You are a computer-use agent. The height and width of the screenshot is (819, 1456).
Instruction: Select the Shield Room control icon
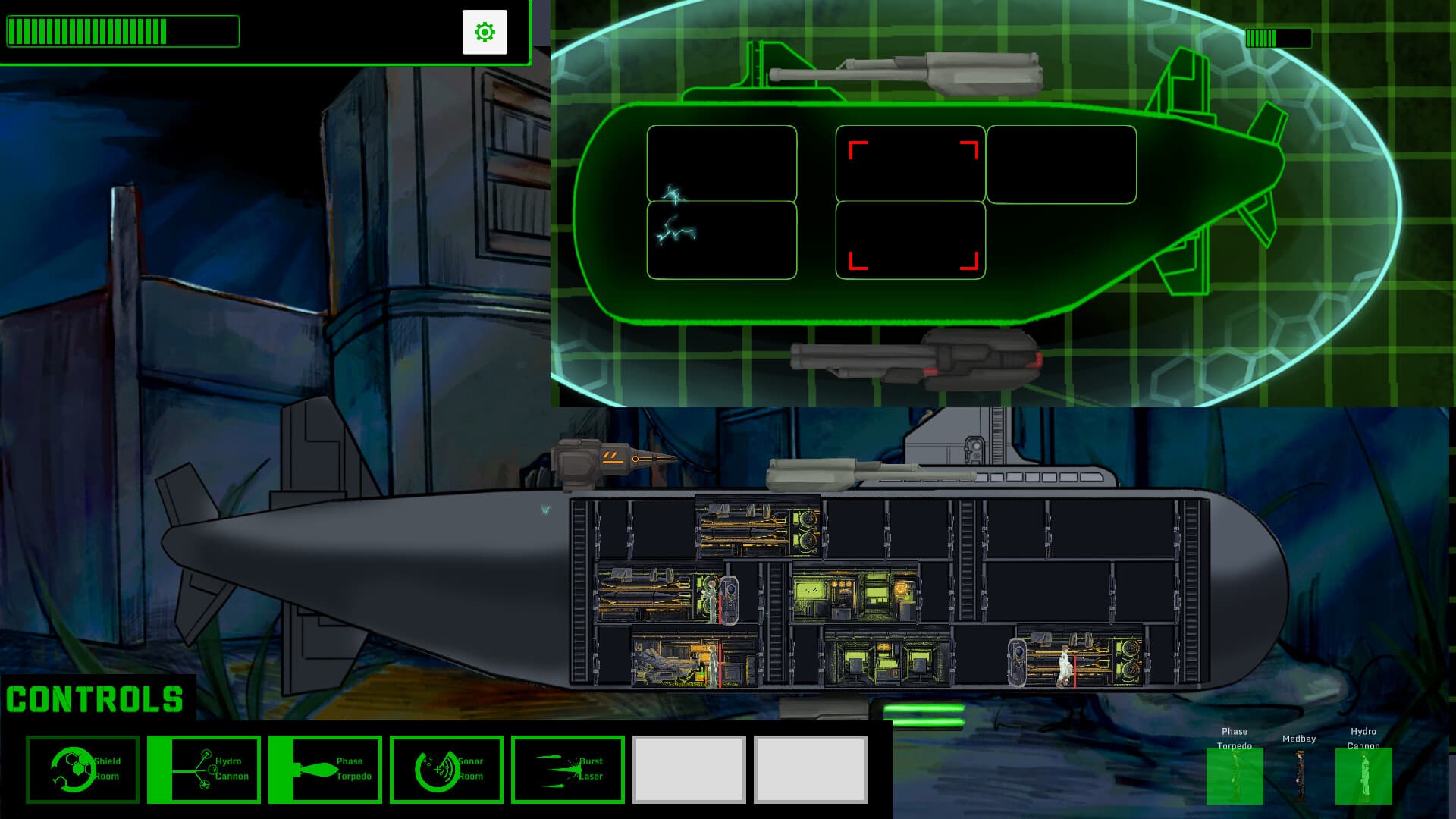coord(83,770)
